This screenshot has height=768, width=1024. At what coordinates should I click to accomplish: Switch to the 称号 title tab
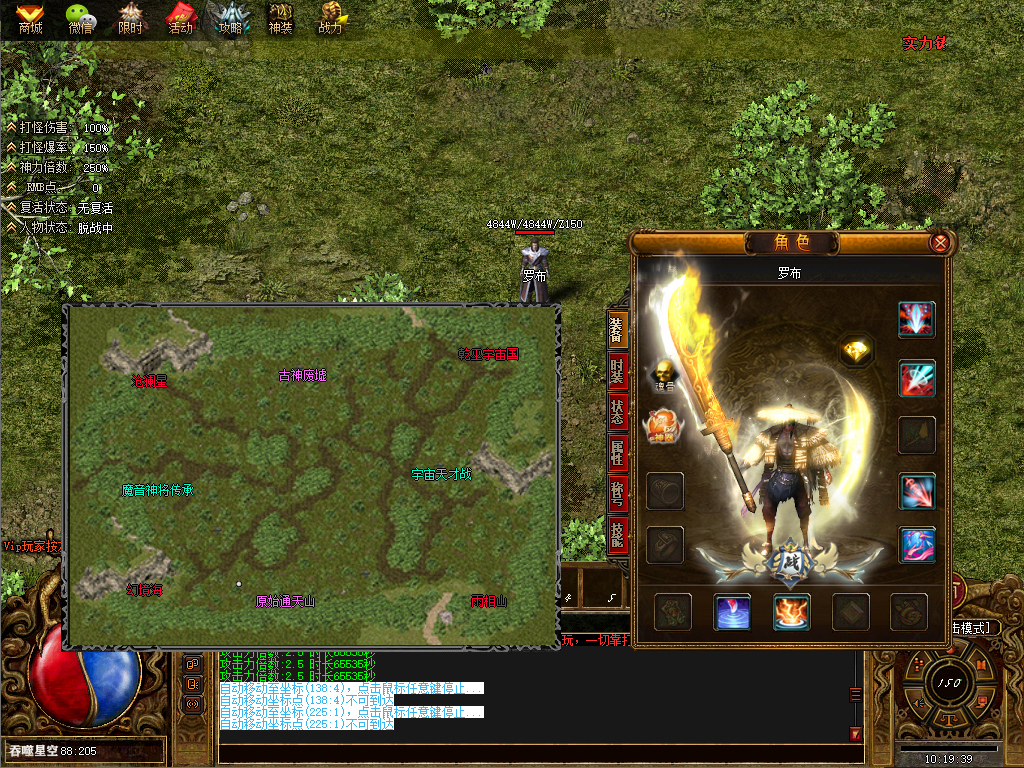619,493
